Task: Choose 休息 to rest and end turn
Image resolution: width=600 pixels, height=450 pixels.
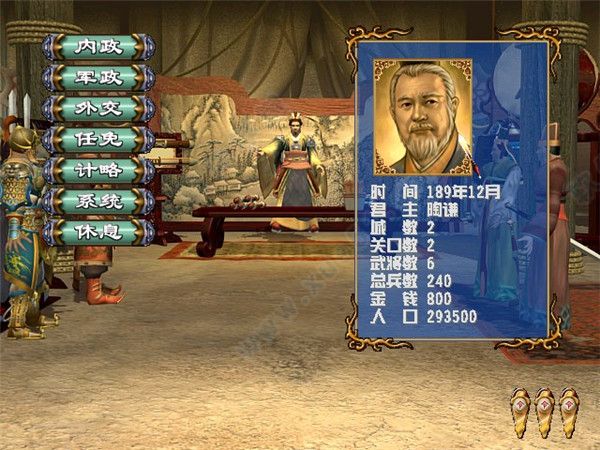Action: click(98, 232)
